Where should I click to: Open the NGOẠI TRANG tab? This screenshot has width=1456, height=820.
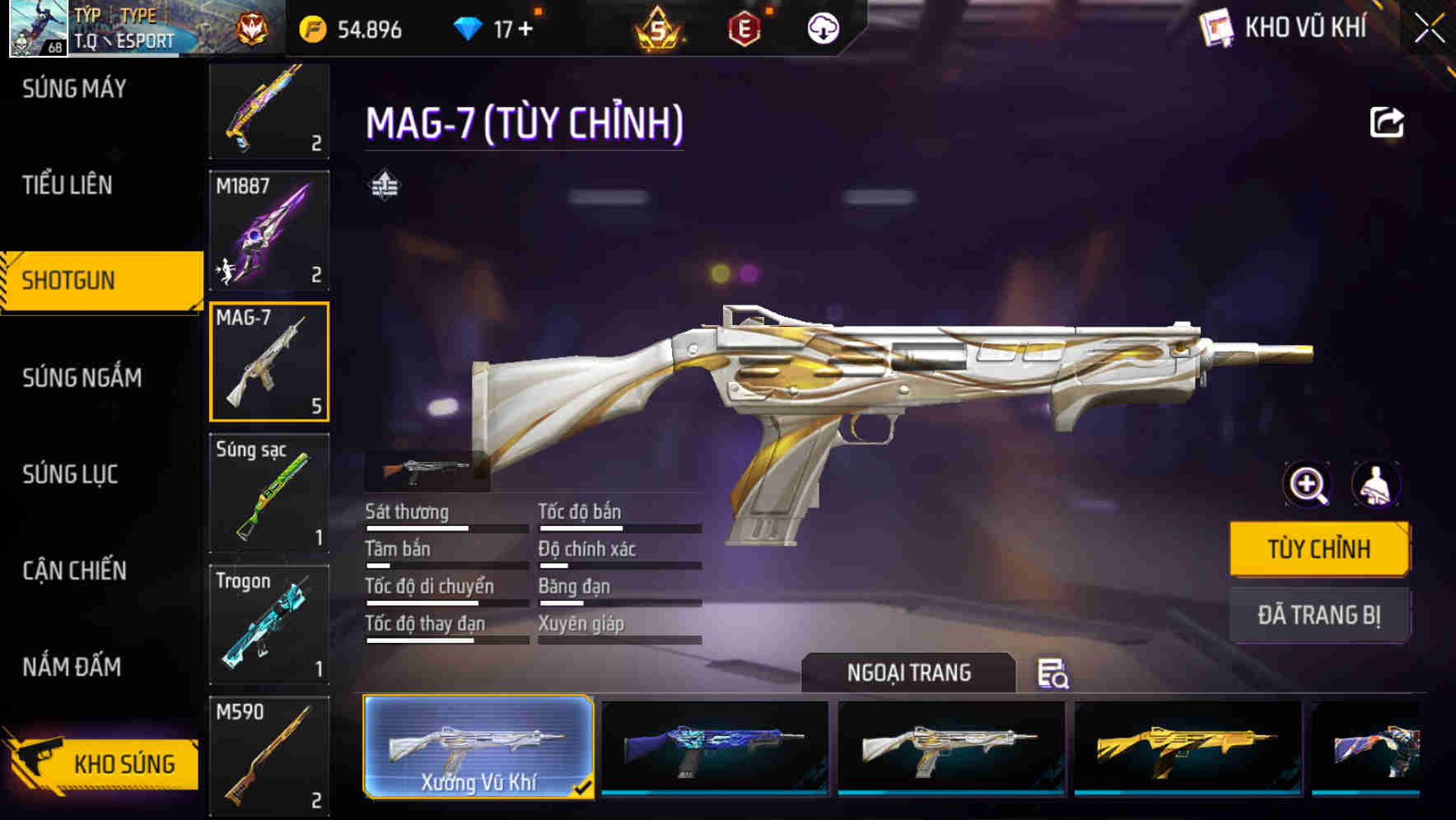pos(910,673)
